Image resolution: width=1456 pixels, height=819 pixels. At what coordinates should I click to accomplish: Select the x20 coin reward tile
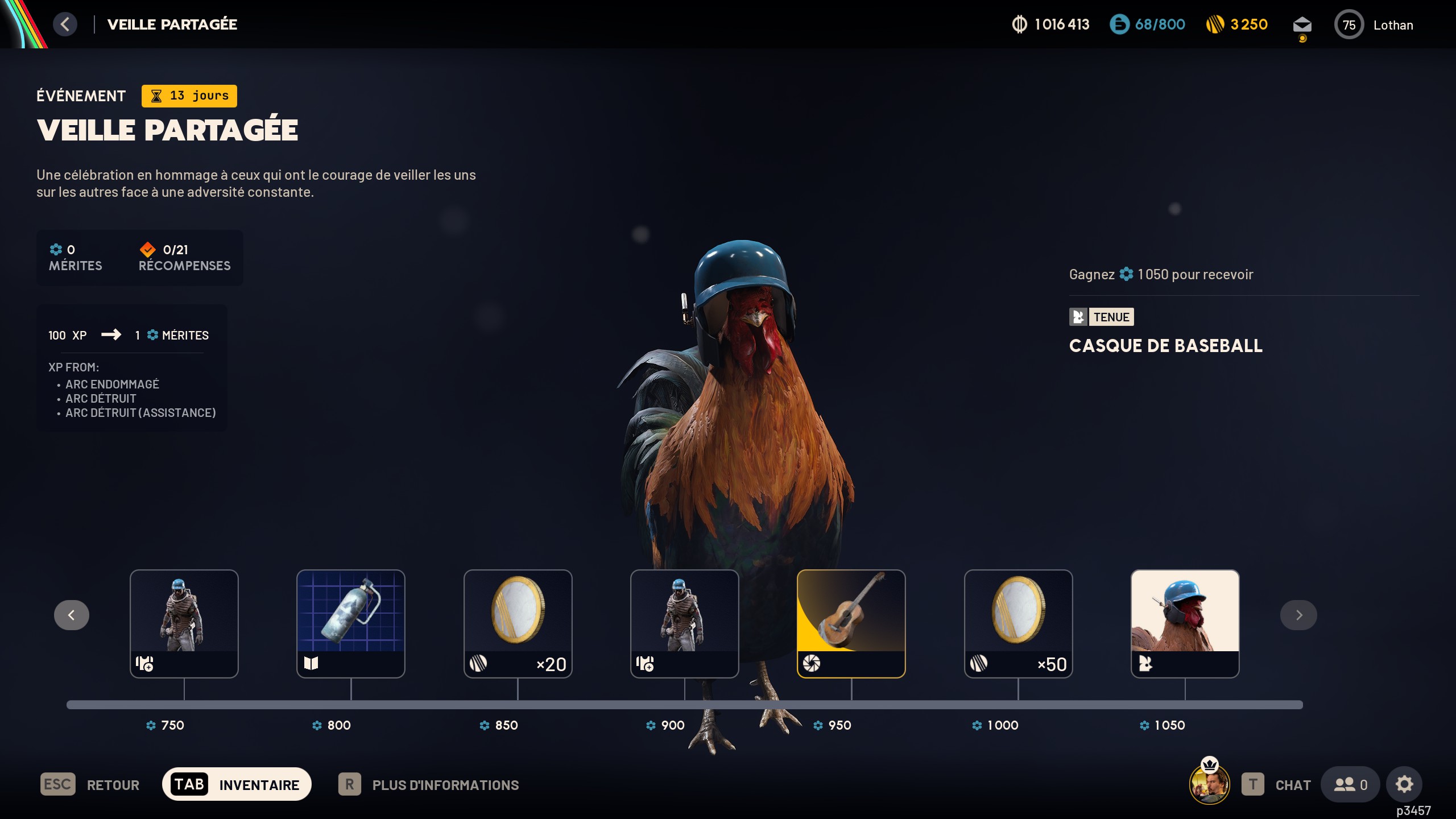(518, 623)
